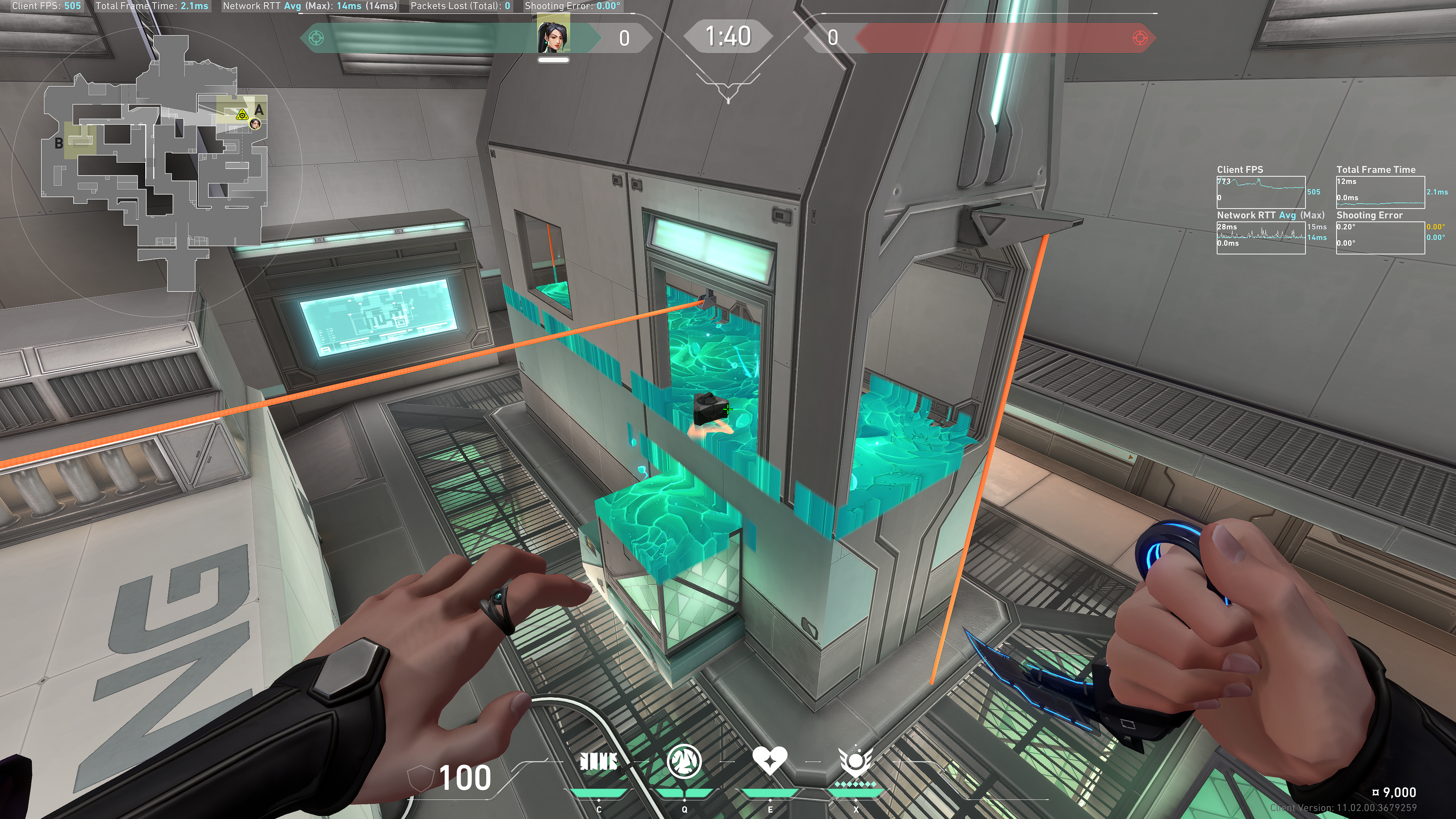Open the minimap in the corner

pos(155,164)
